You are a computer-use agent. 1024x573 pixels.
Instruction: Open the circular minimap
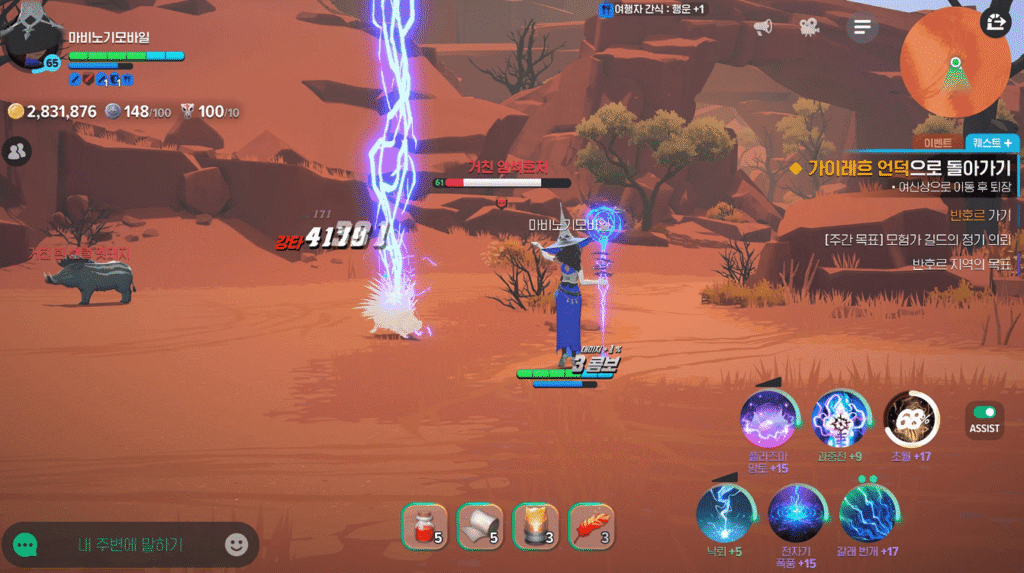pos(954,62)
